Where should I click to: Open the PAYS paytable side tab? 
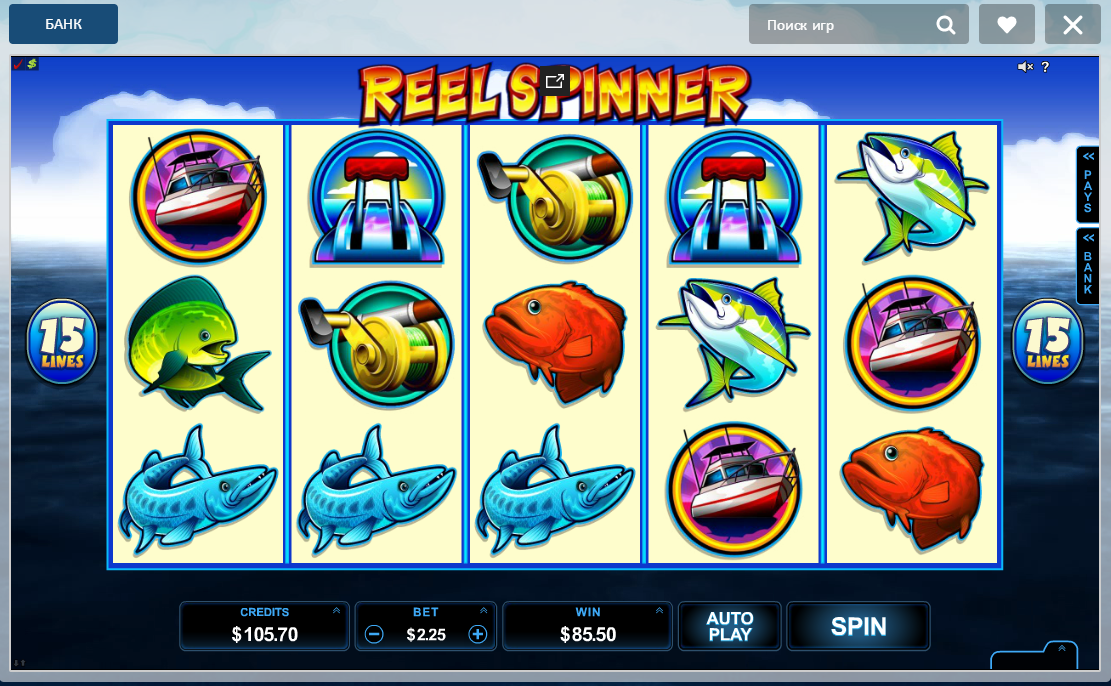[1087, 185]
